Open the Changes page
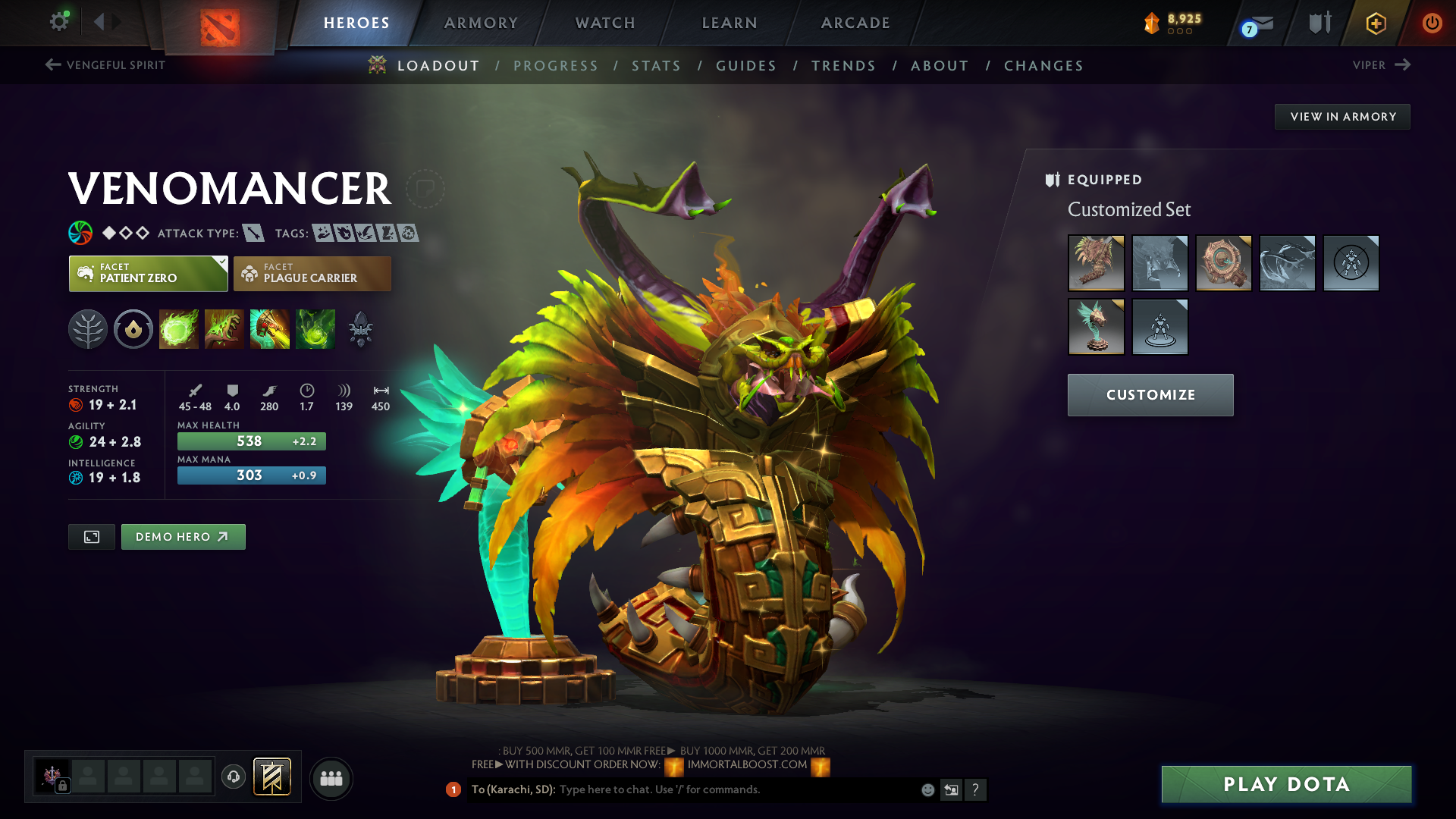Viewport: 1456px width, 819px height. [x=1043, y=66]
